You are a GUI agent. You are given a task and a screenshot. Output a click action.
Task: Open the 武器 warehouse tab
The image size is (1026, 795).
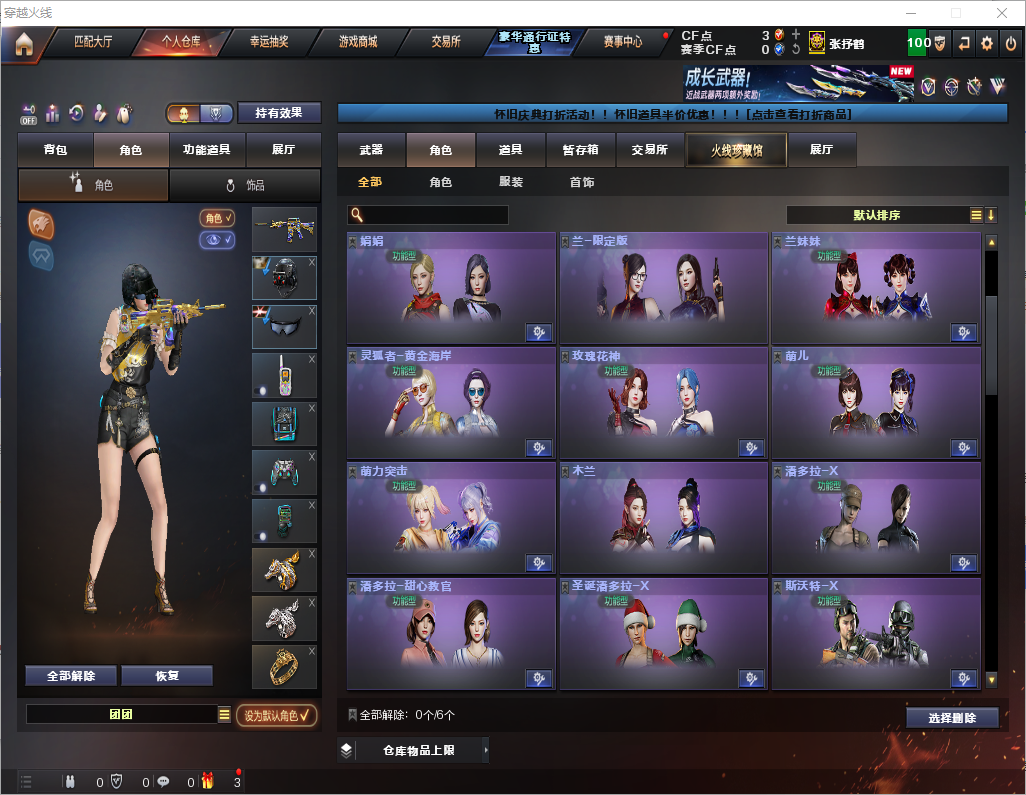(x=371, y=150)
